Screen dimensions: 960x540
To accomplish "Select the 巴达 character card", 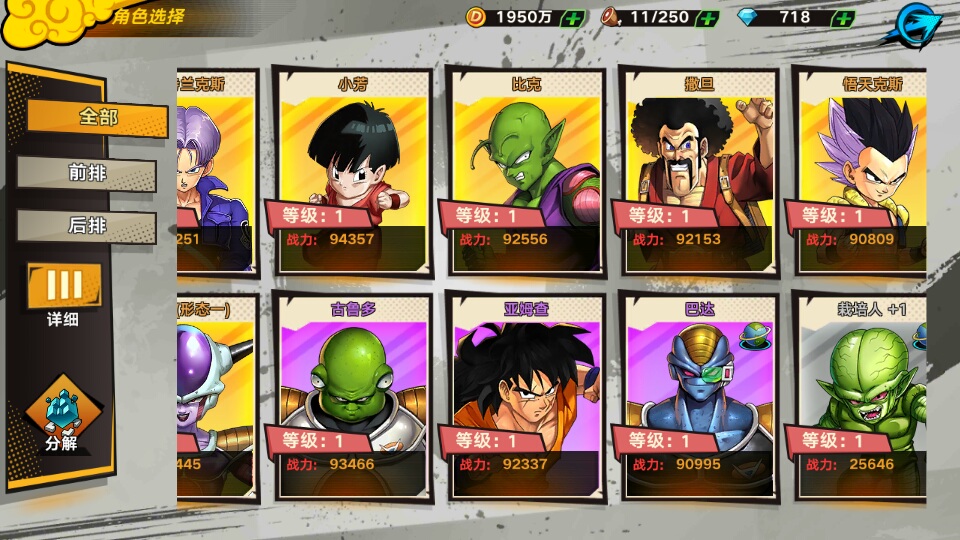I will (699, 397).
